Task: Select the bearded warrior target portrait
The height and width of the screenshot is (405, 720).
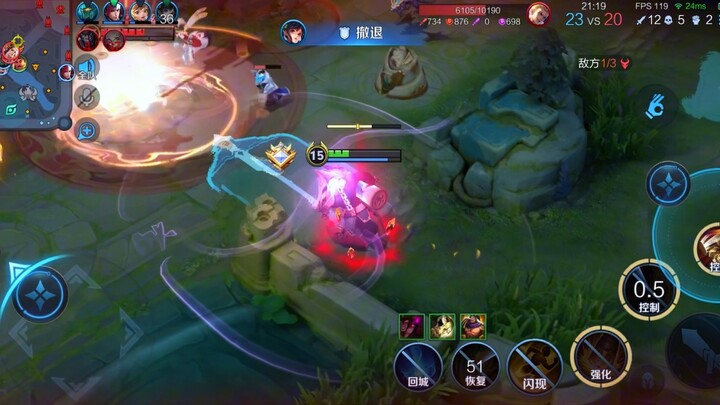Action: coord(472,325)
